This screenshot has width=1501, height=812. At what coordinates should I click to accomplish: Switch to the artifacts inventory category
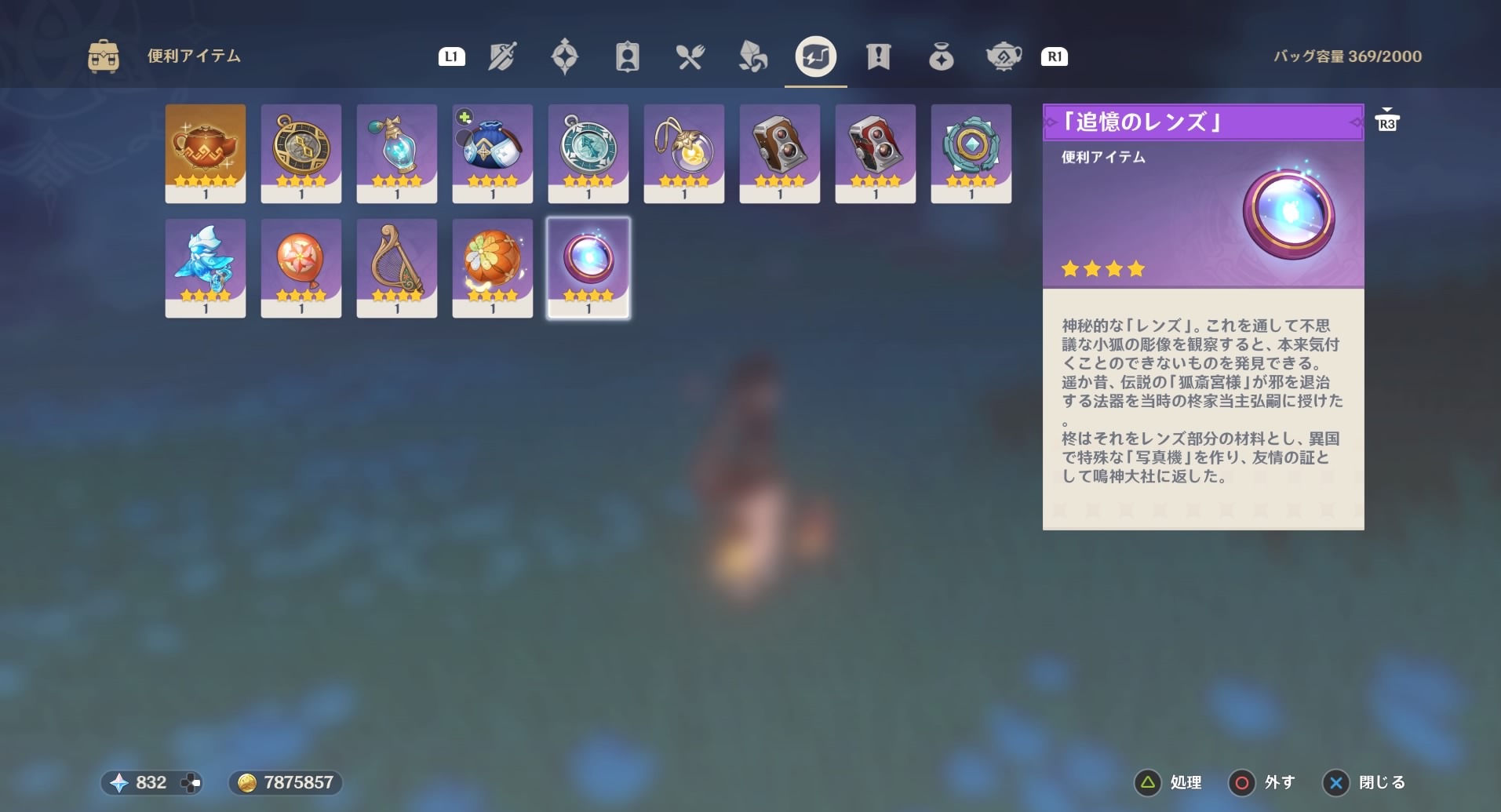tap(565, 56)
